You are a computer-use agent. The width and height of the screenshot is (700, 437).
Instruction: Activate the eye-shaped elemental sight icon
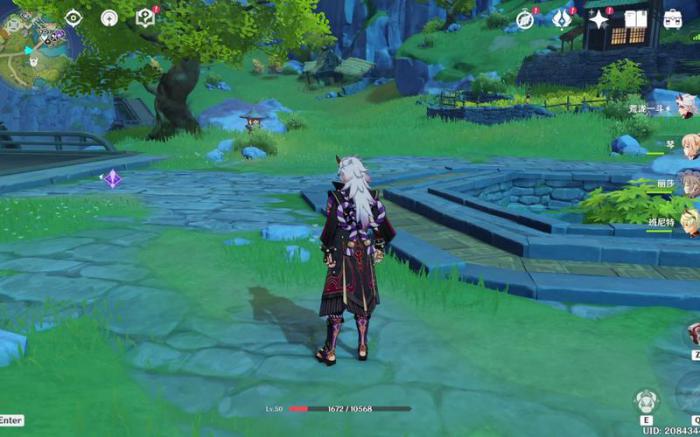(x=73, y=17)
